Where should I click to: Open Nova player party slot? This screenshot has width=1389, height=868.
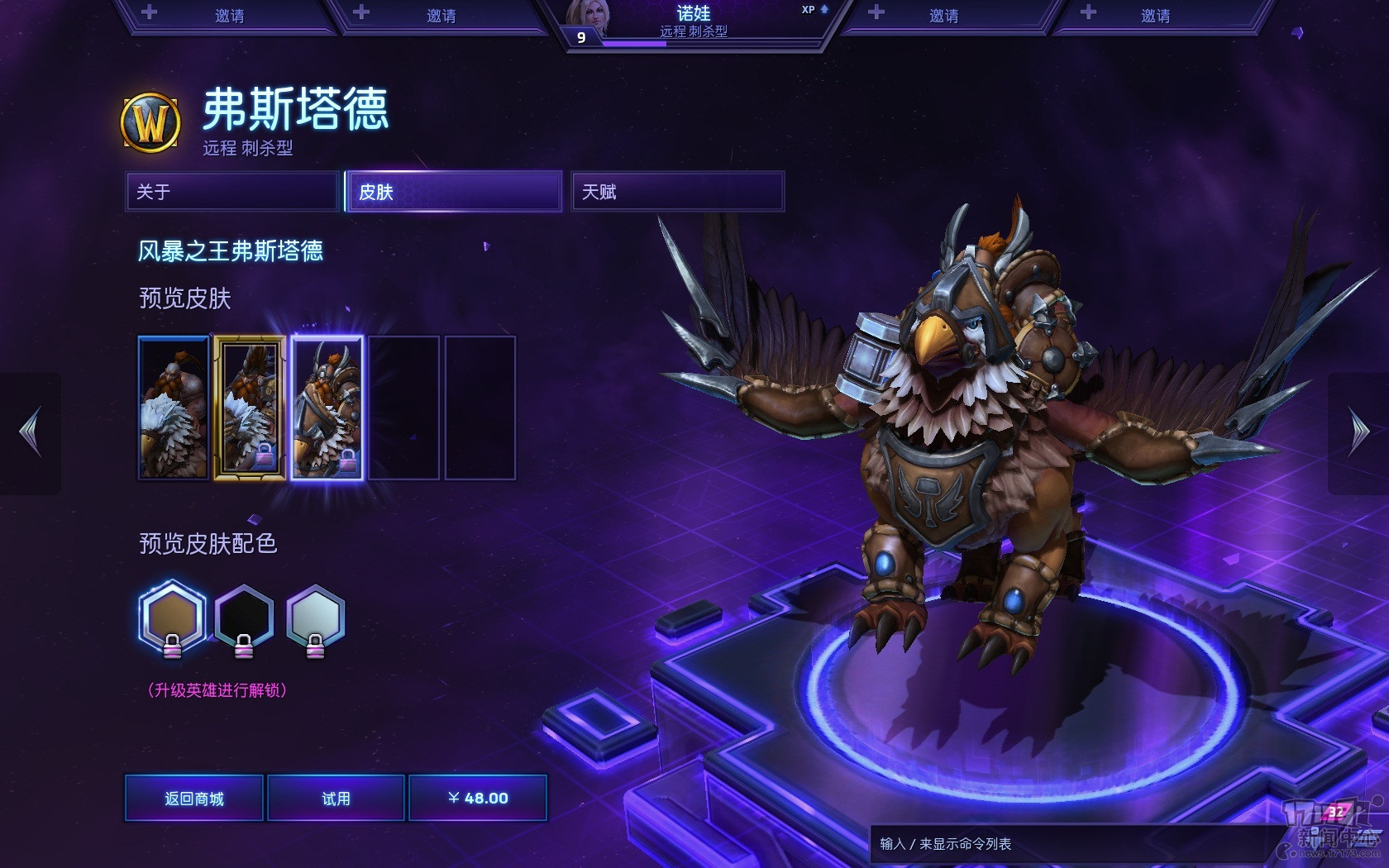(694, 22)
